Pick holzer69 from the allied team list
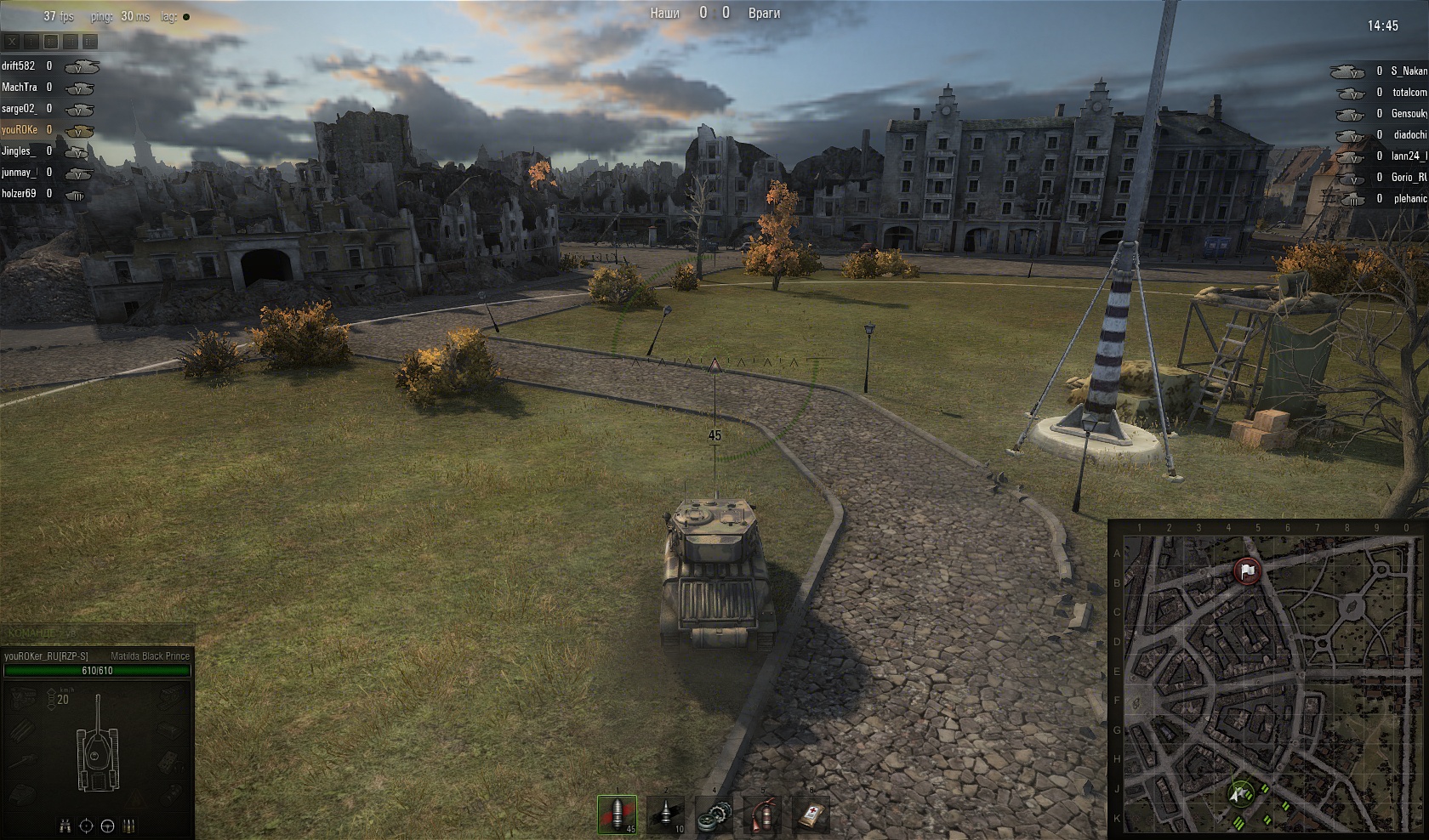This screenshot has width=1429, height=840. pyautogui.click(x=19, y=193)
